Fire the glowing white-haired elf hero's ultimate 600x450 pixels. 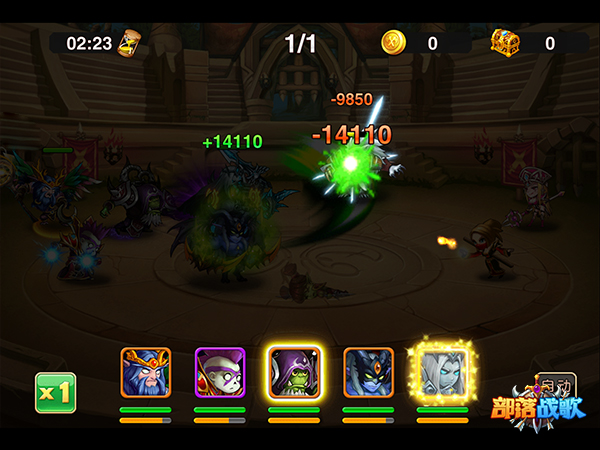(441, 371)
